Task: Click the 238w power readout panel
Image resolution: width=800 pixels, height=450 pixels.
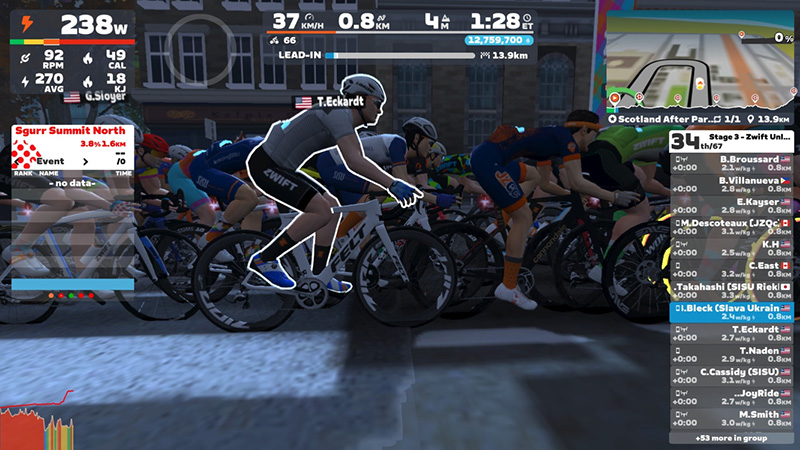Action: (72, 25)
